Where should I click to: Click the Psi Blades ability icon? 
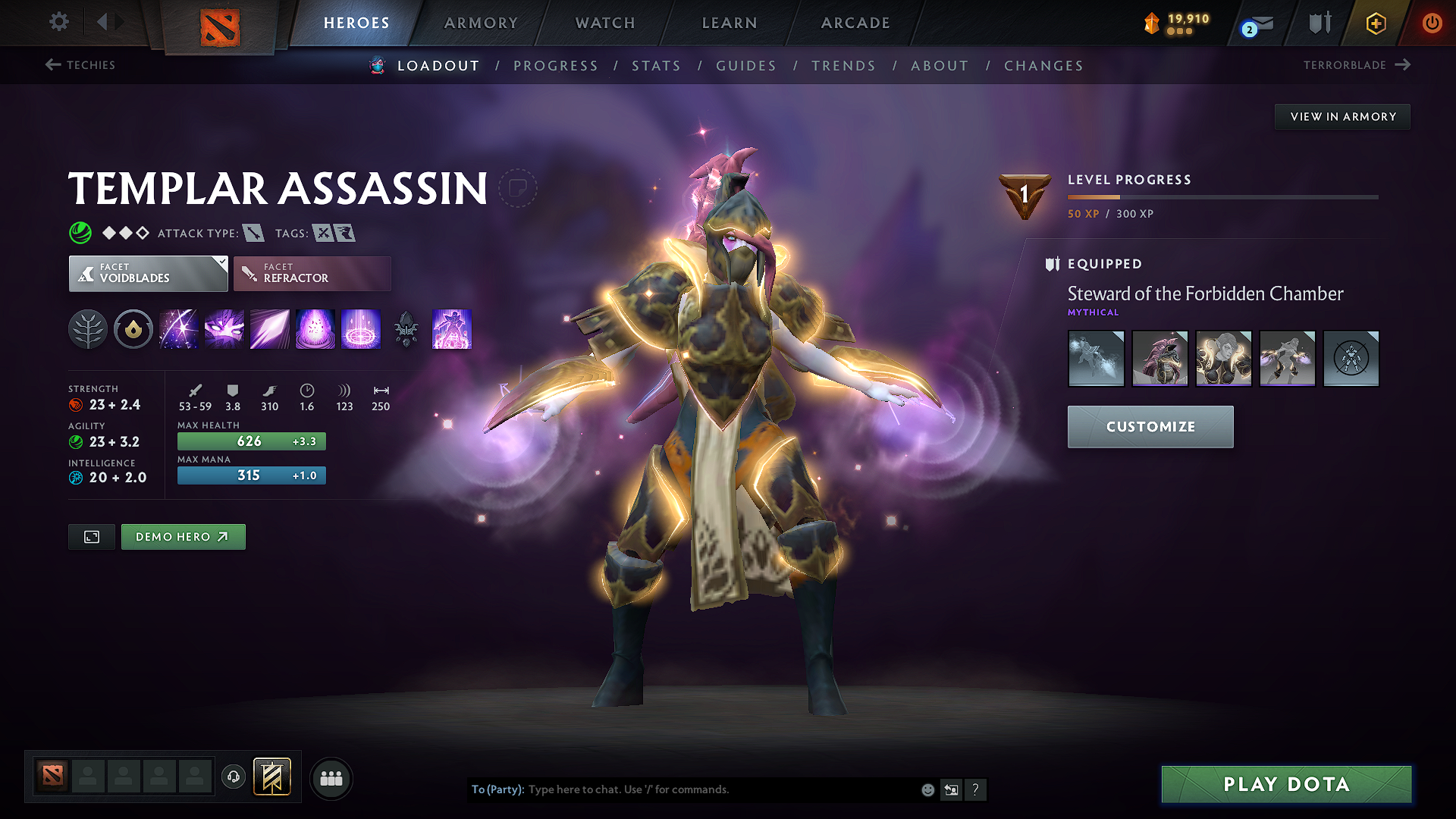pos(269,329)
